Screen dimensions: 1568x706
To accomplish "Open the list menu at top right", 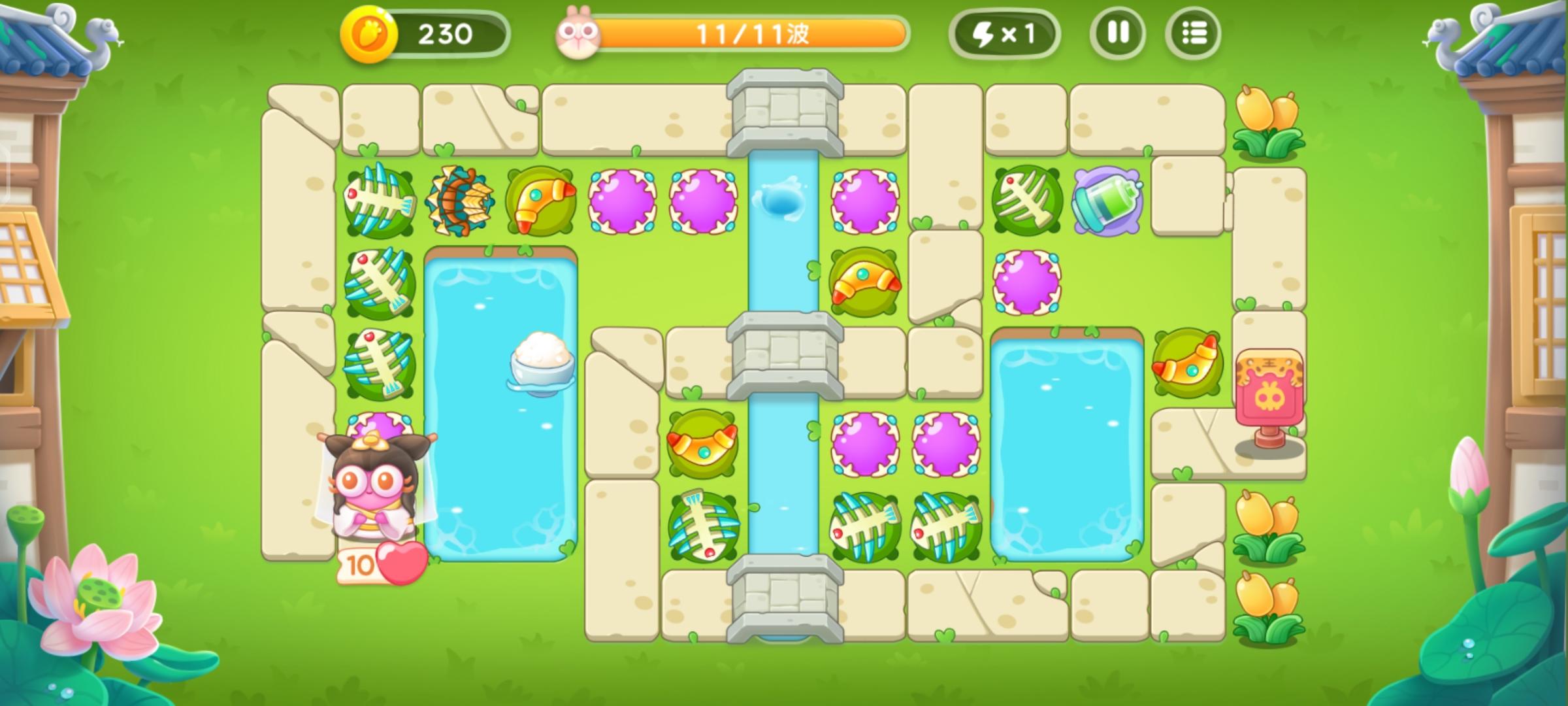I will 1193,33.
